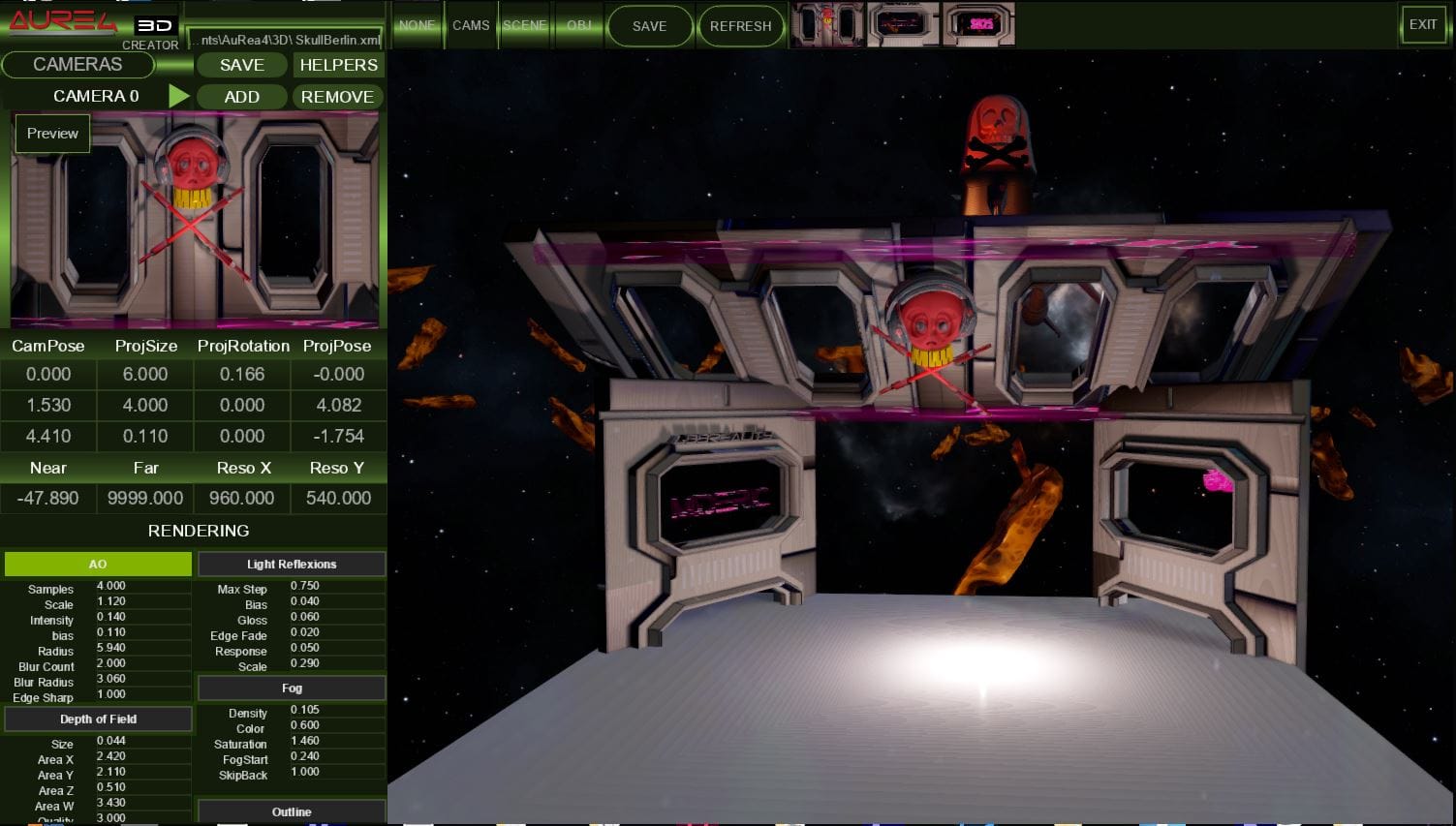Switch to the CAMS tab

[x=471, y=25]
